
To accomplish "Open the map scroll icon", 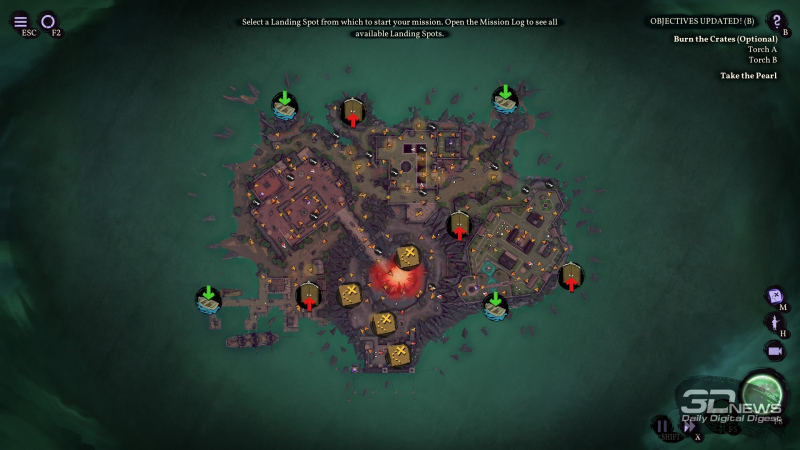I will tap(774, 296).
